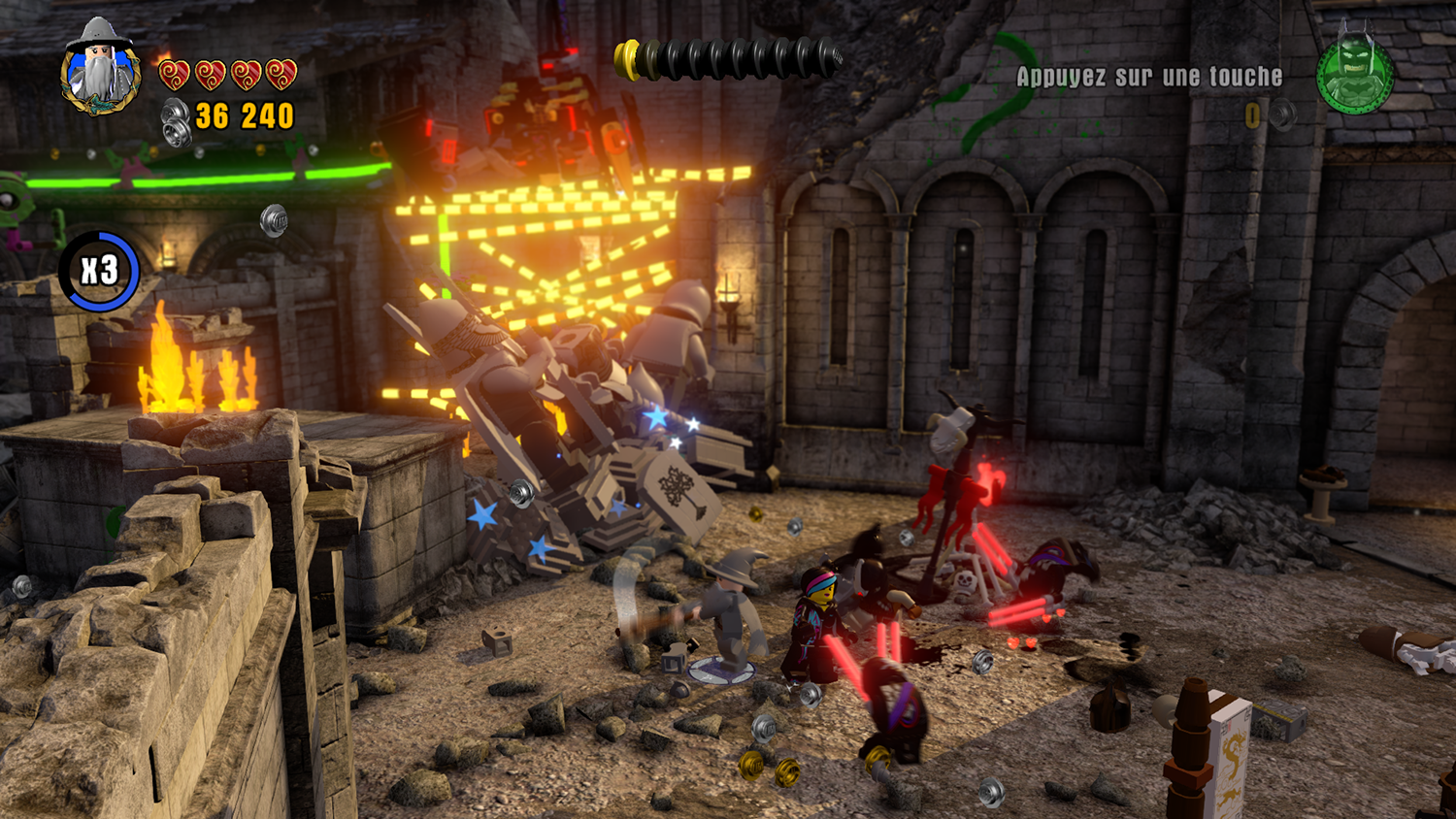This screenshot has width=1456, height=819.
Task: Click the X3 stud multiplier badge
Action: pos(99,271)
